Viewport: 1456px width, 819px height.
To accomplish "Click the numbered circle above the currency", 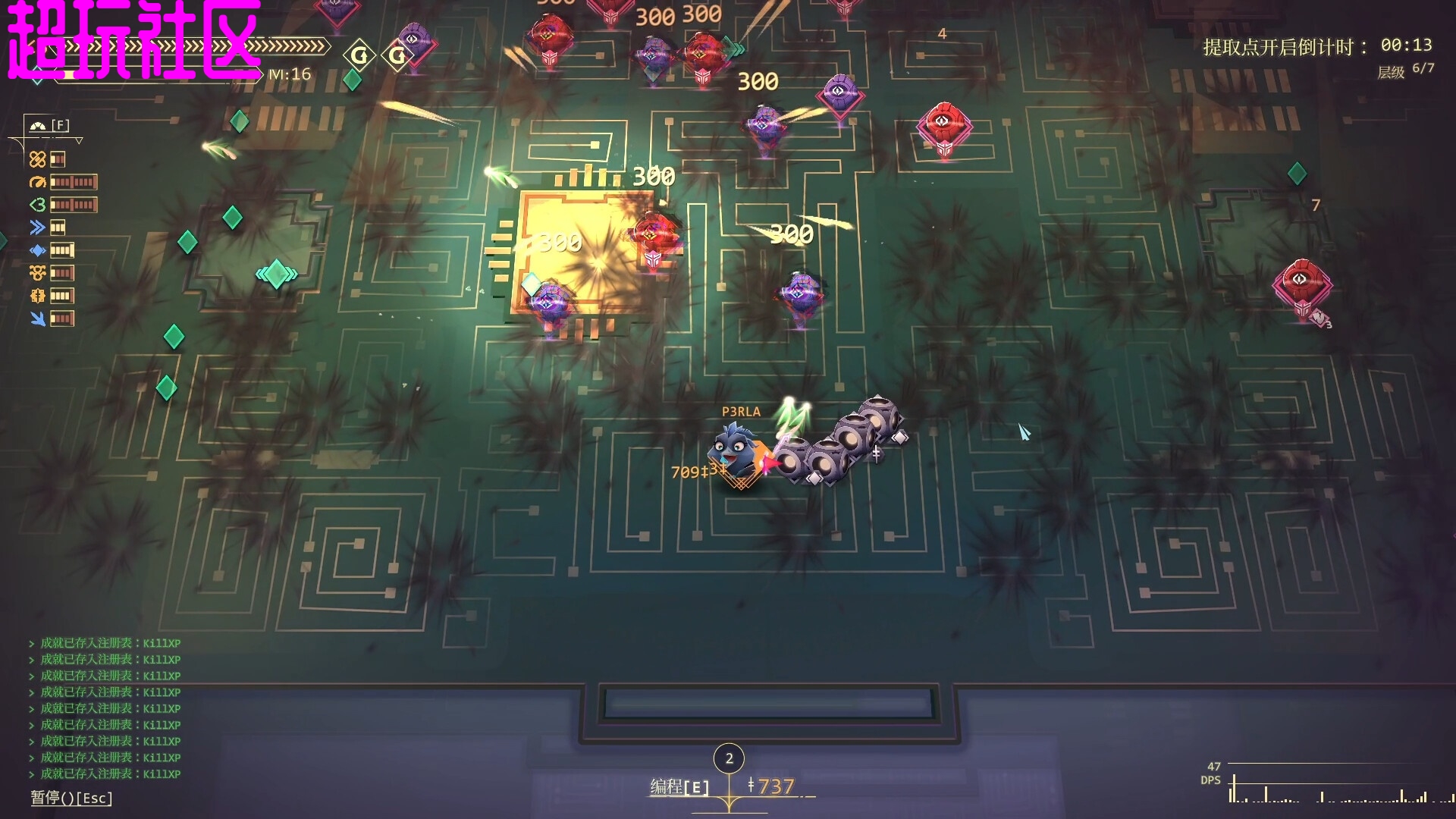I will pos(729,758).
